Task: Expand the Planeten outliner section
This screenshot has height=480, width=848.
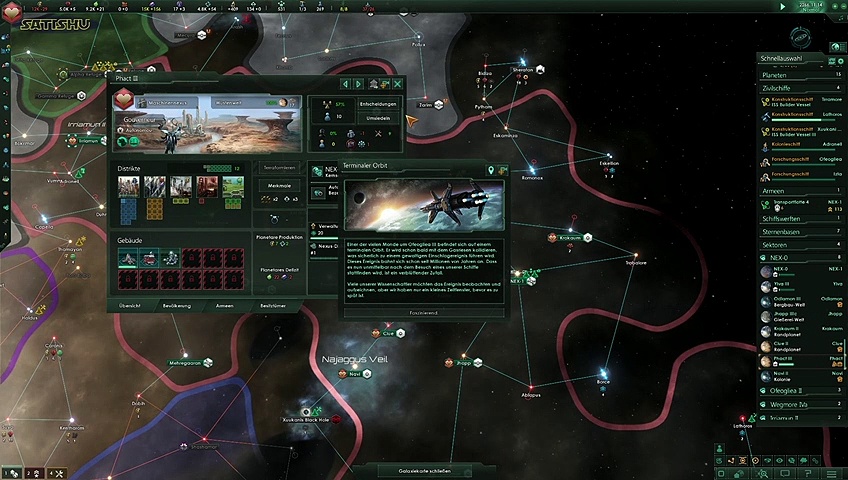Action: coord(800,75)
